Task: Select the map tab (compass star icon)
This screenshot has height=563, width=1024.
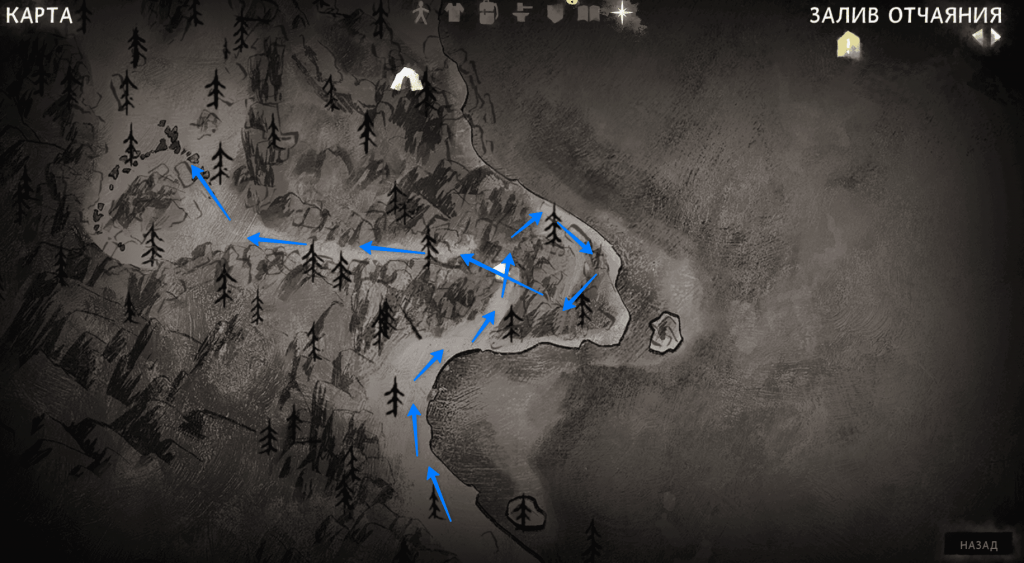Action: coord(622,12)
